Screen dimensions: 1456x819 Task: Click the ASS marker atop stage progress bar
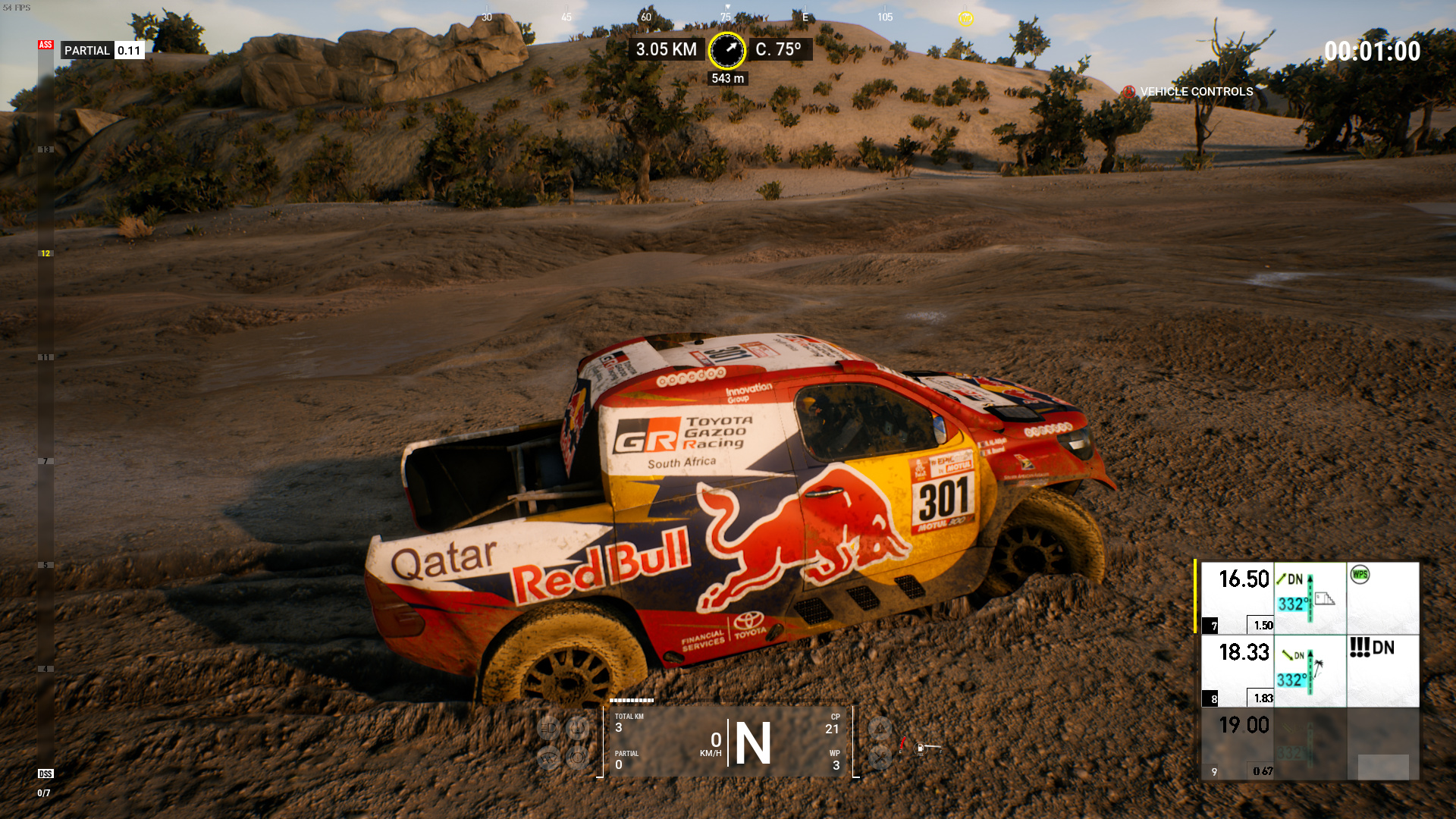pos(45,45)
